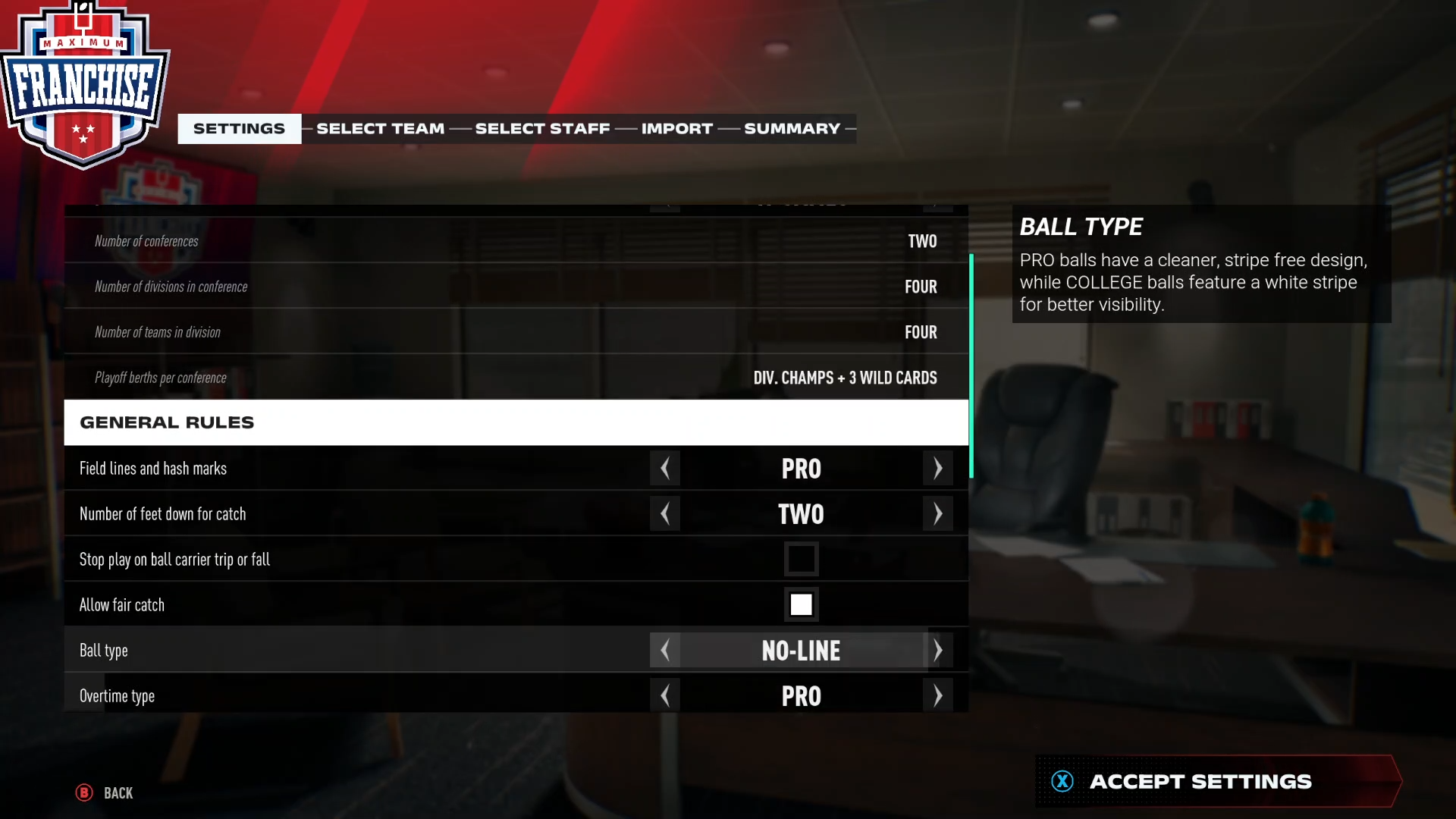
Task: Click left arrow for Field lines and hash marks
Action: 665,469
